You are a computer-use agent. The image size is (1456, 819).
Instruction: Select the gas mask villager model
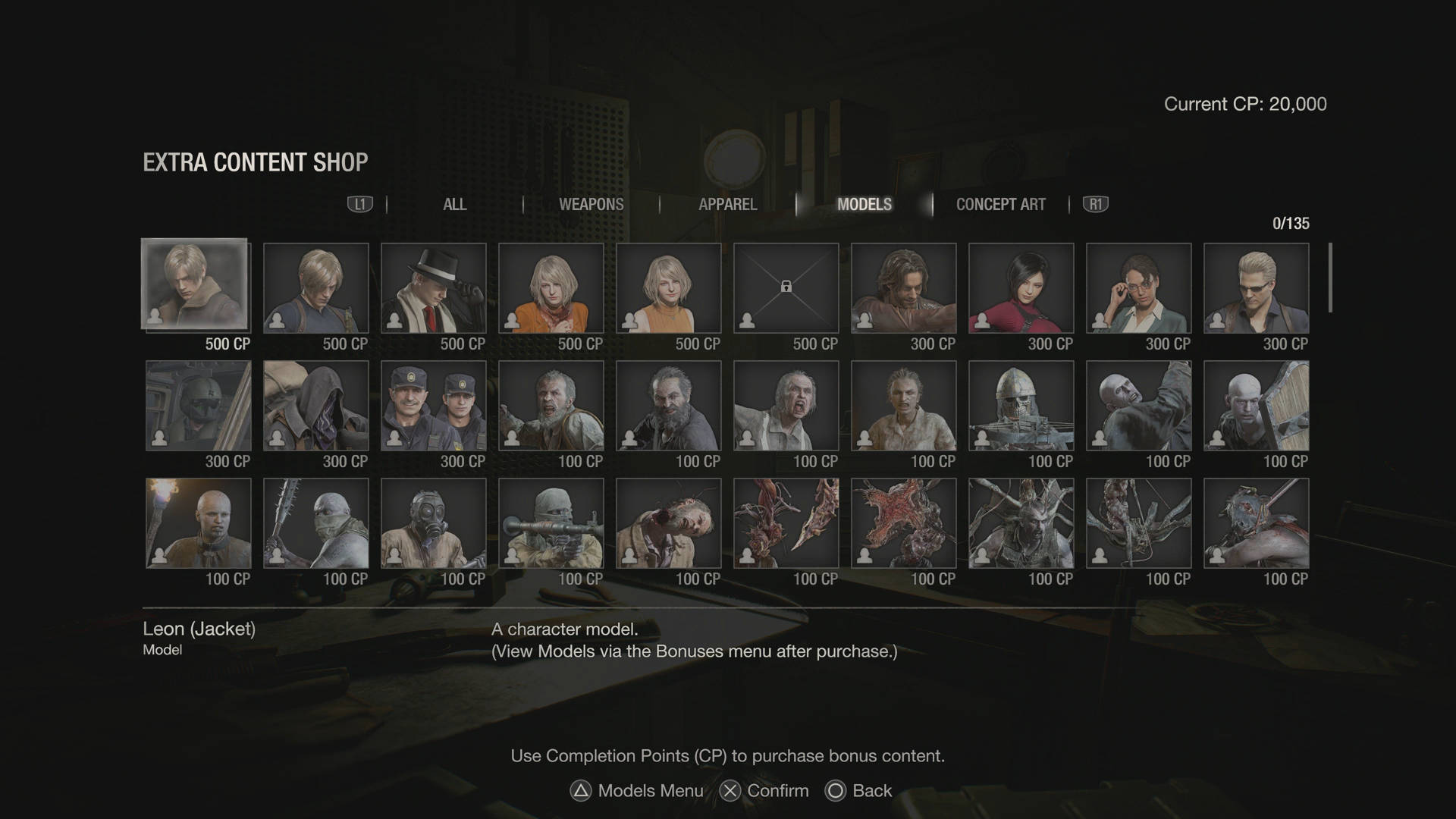[433, 523]
